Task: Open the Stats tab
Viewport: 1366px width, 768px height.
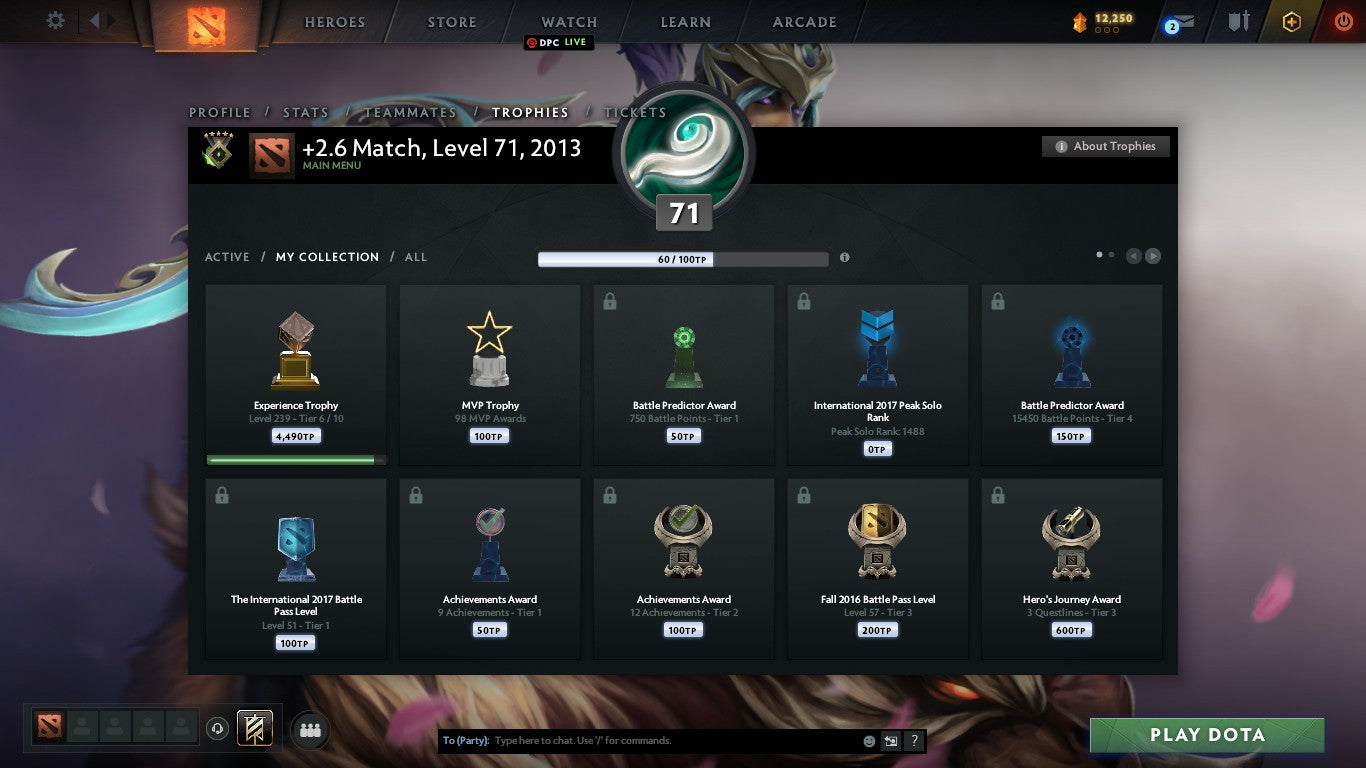Action: pyautogui.click(x=306, y=113)
